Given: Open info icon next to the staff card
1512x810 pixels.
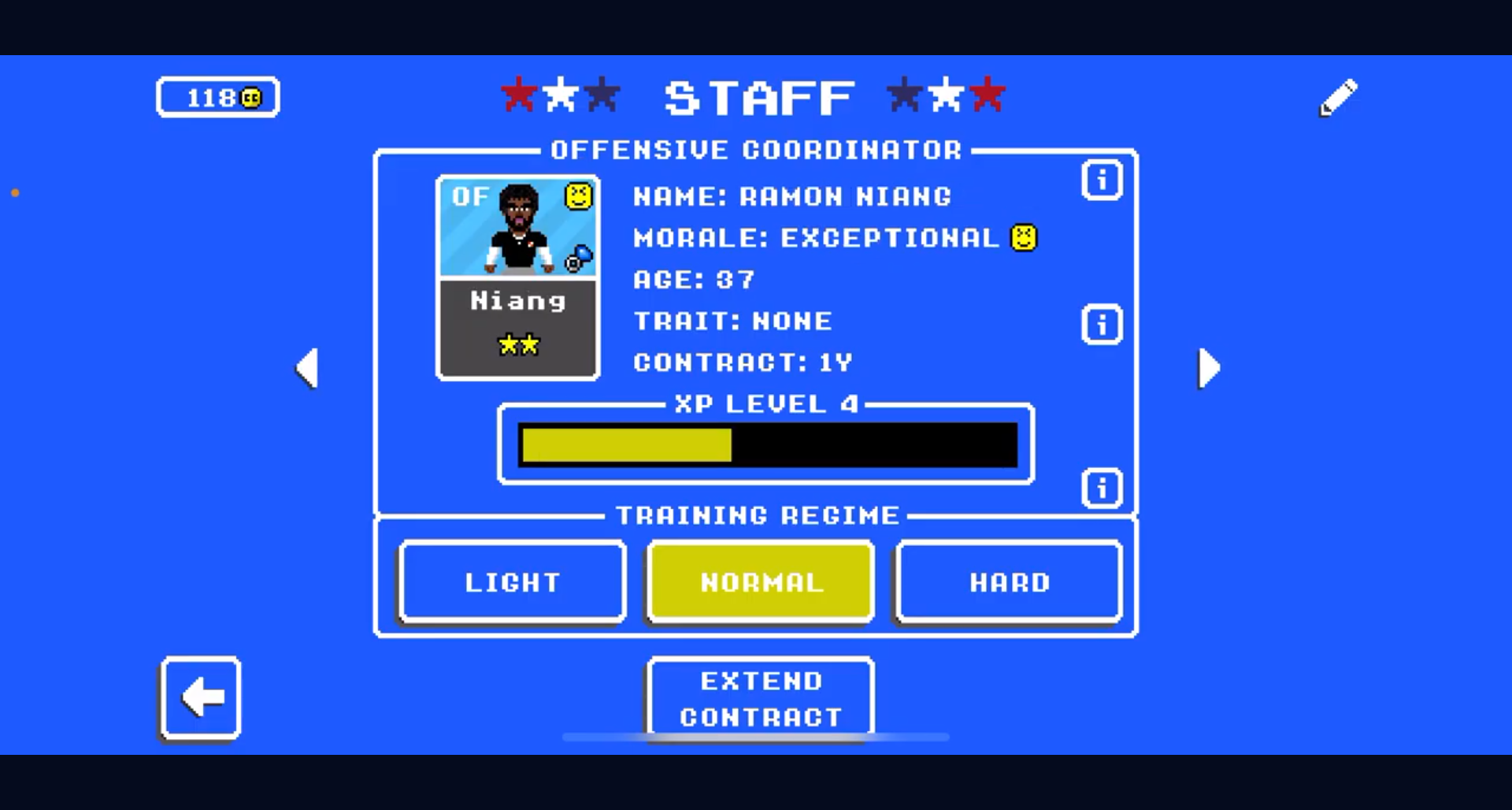Looking at the screenshot, I should [x=1102, y=180].
